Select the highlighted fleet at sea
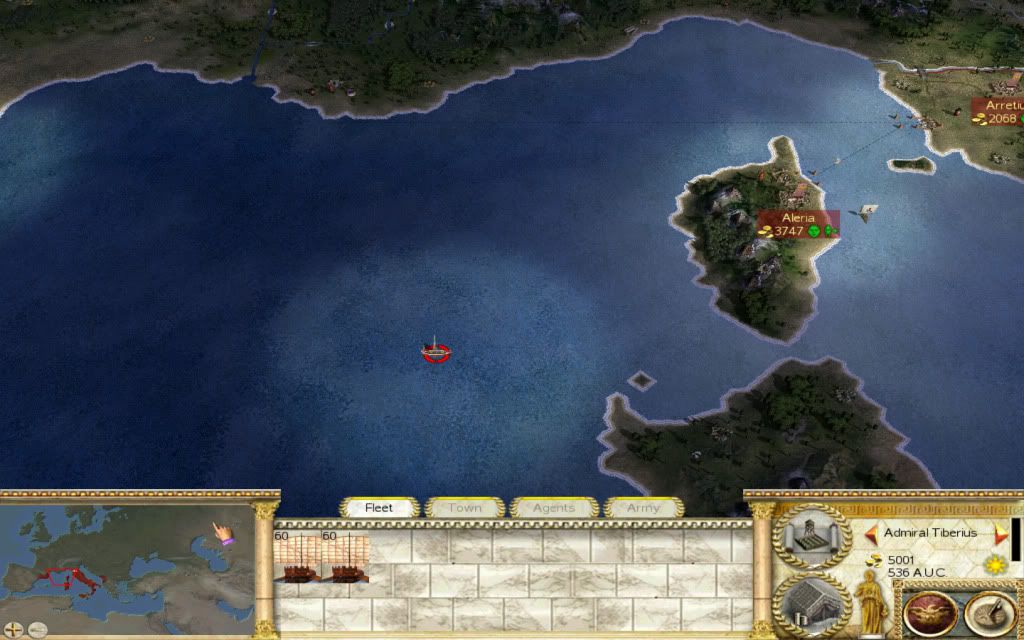This screenshot has width=1024, height=640. pyautogui.click(x=435, y=351)
